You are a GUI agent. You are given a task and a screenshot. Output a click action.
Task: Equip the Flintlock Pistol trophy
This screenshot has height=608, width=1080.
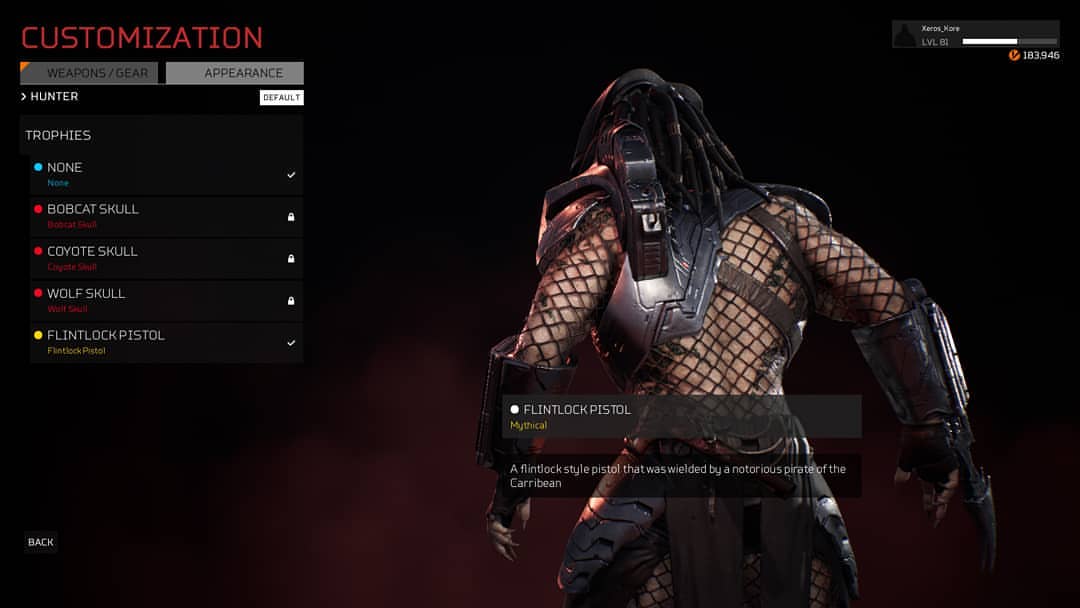(166, 342)
